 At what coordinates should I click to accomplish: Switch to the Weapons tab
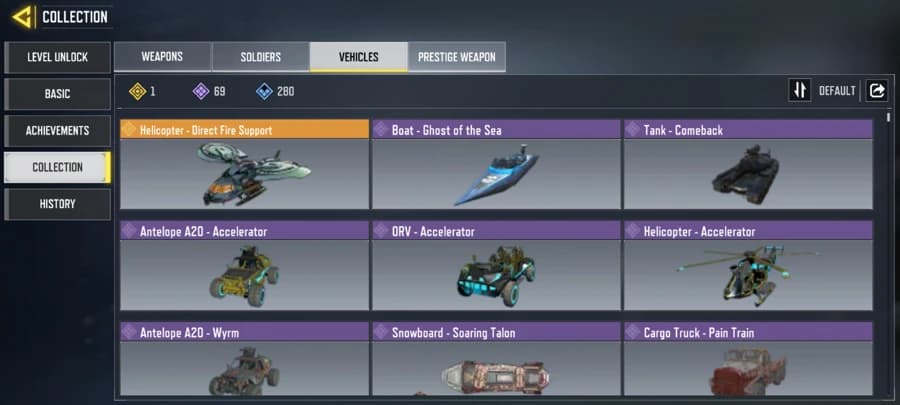[x=162, y=57]
